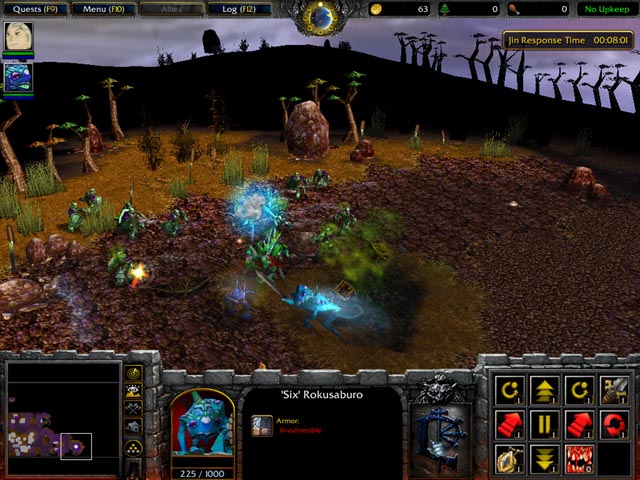This screenshot has width=640, height=480.
Task: Open the message Log
Action: (x=239, y=9)
